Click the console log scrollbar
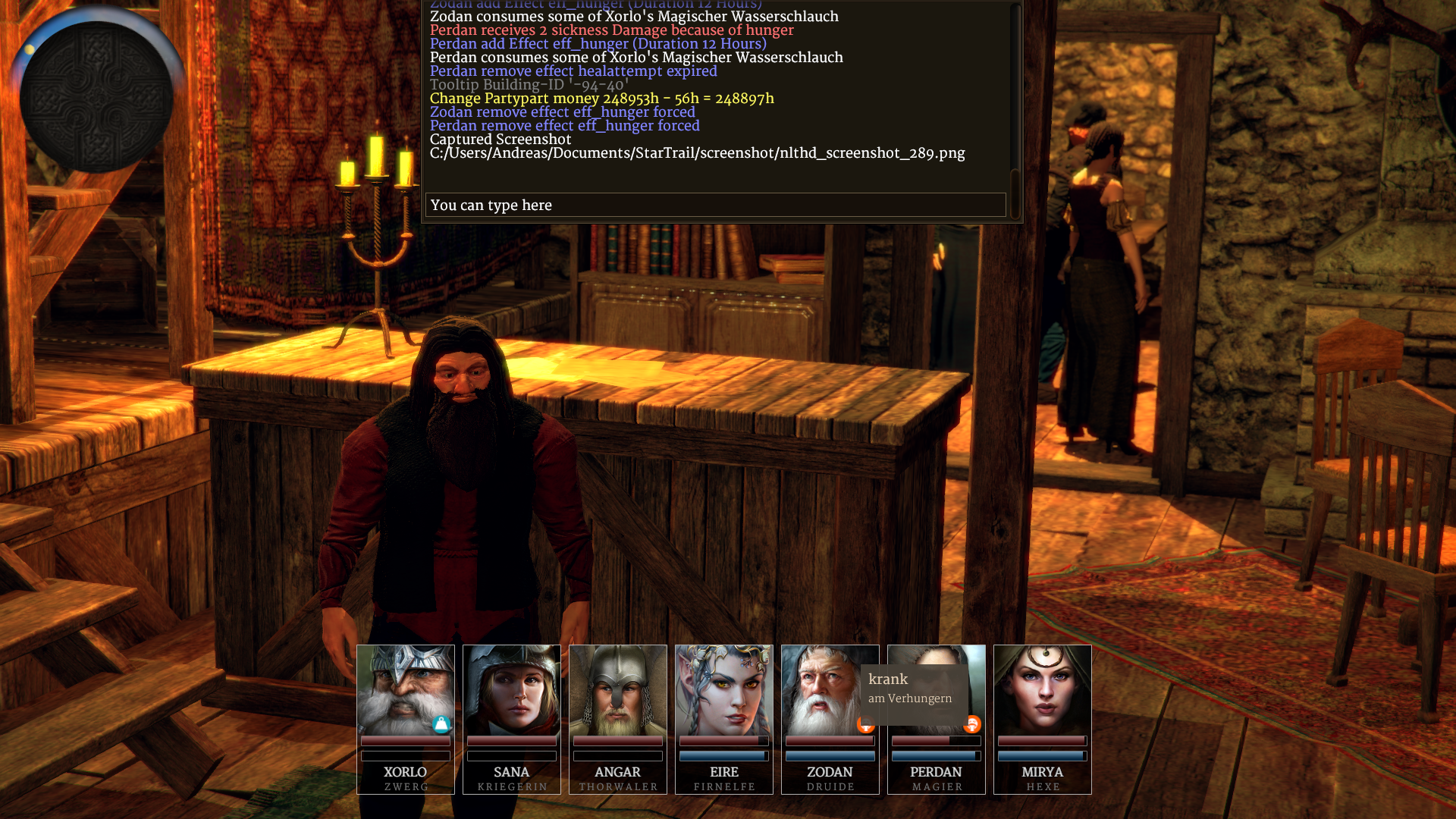 click(1015, 106)
